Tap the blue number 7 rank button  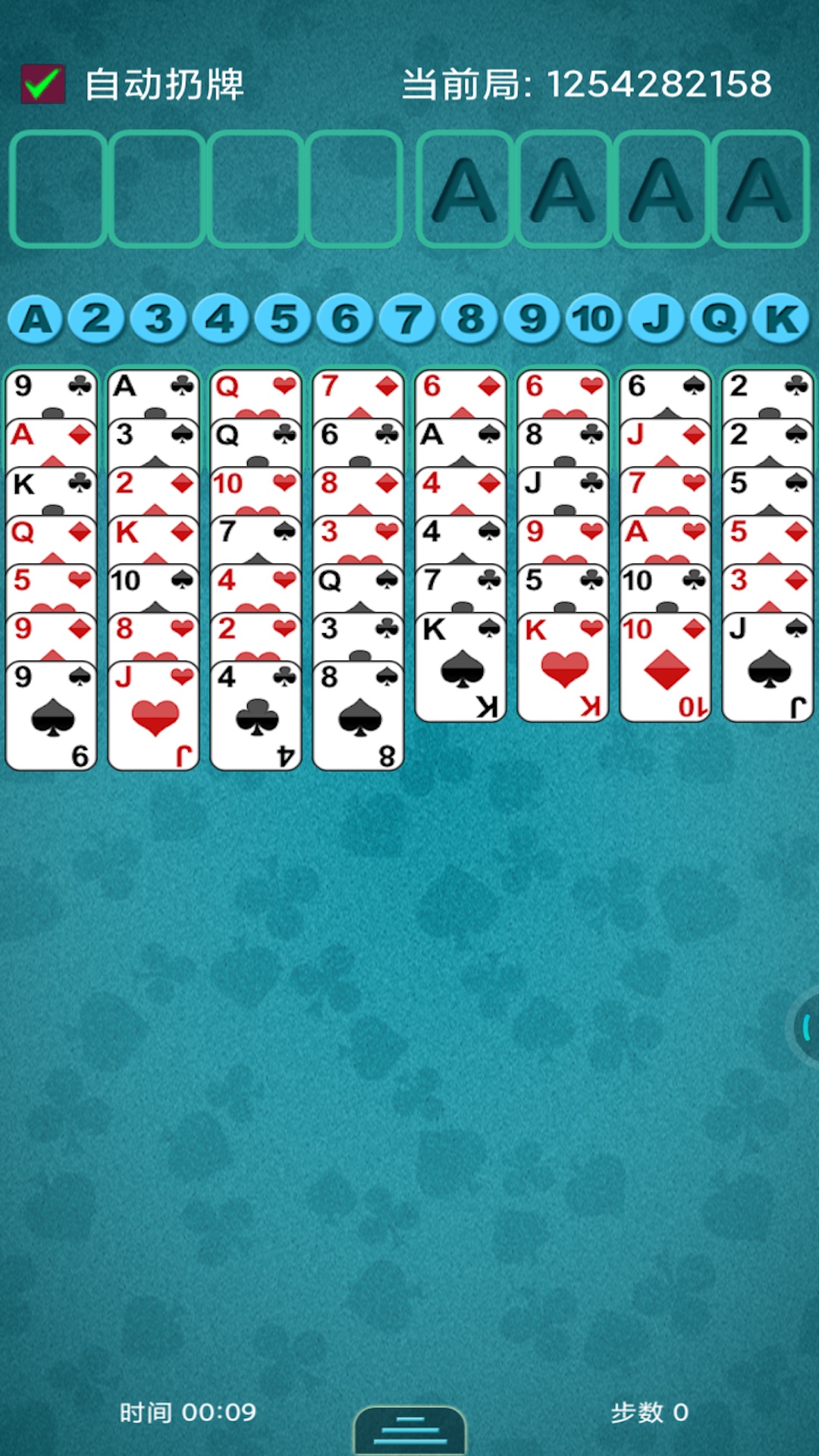click(x=408, y=318)
